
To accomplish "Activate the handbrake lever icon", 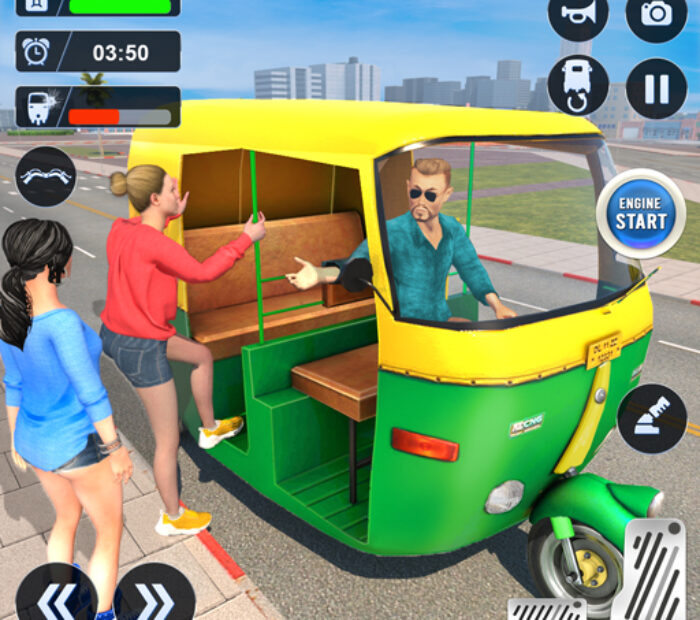I will pos(652,418).
